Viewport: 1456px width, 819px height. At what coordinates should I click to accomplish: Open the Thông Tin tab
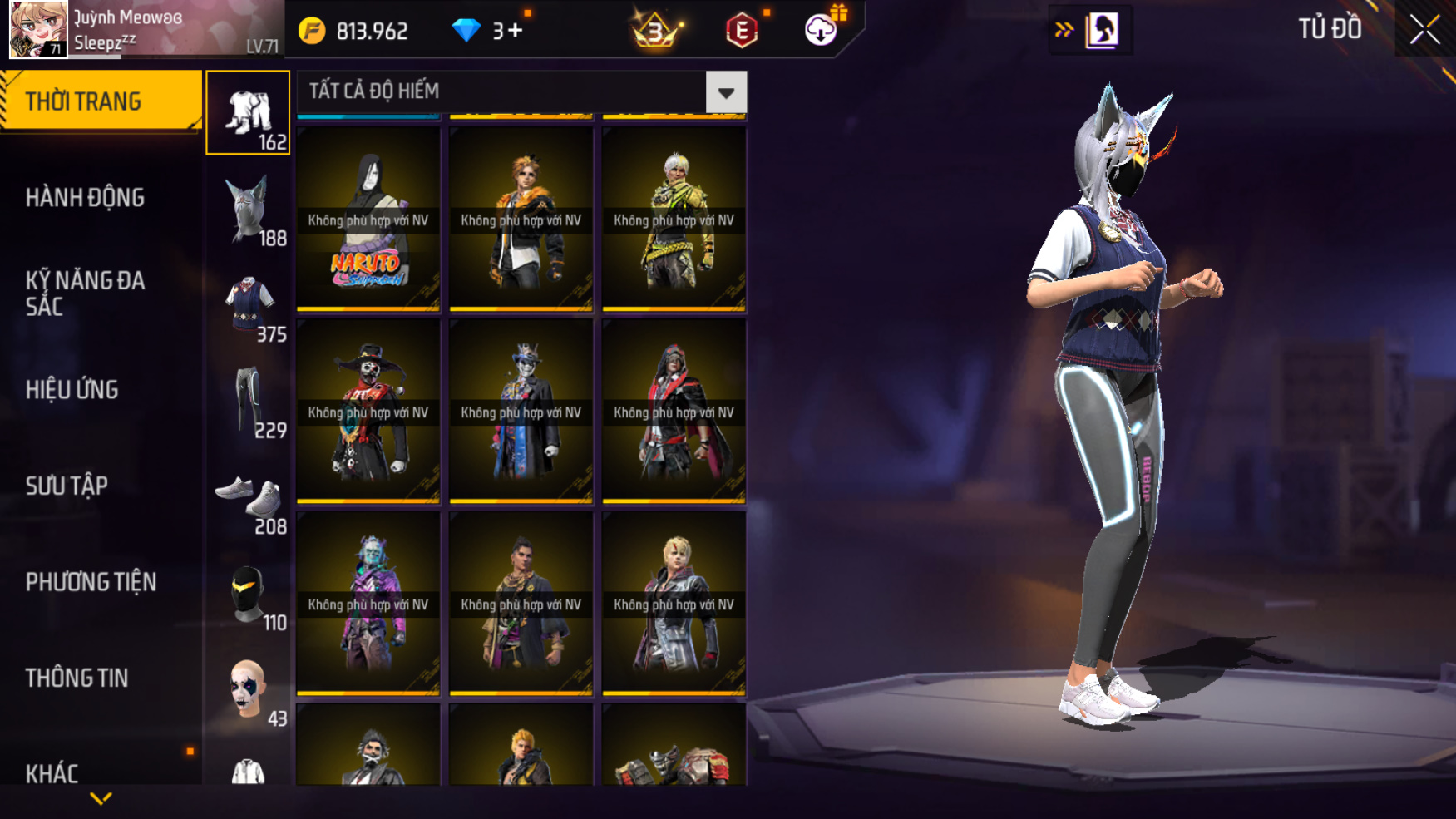coord(77,678)
